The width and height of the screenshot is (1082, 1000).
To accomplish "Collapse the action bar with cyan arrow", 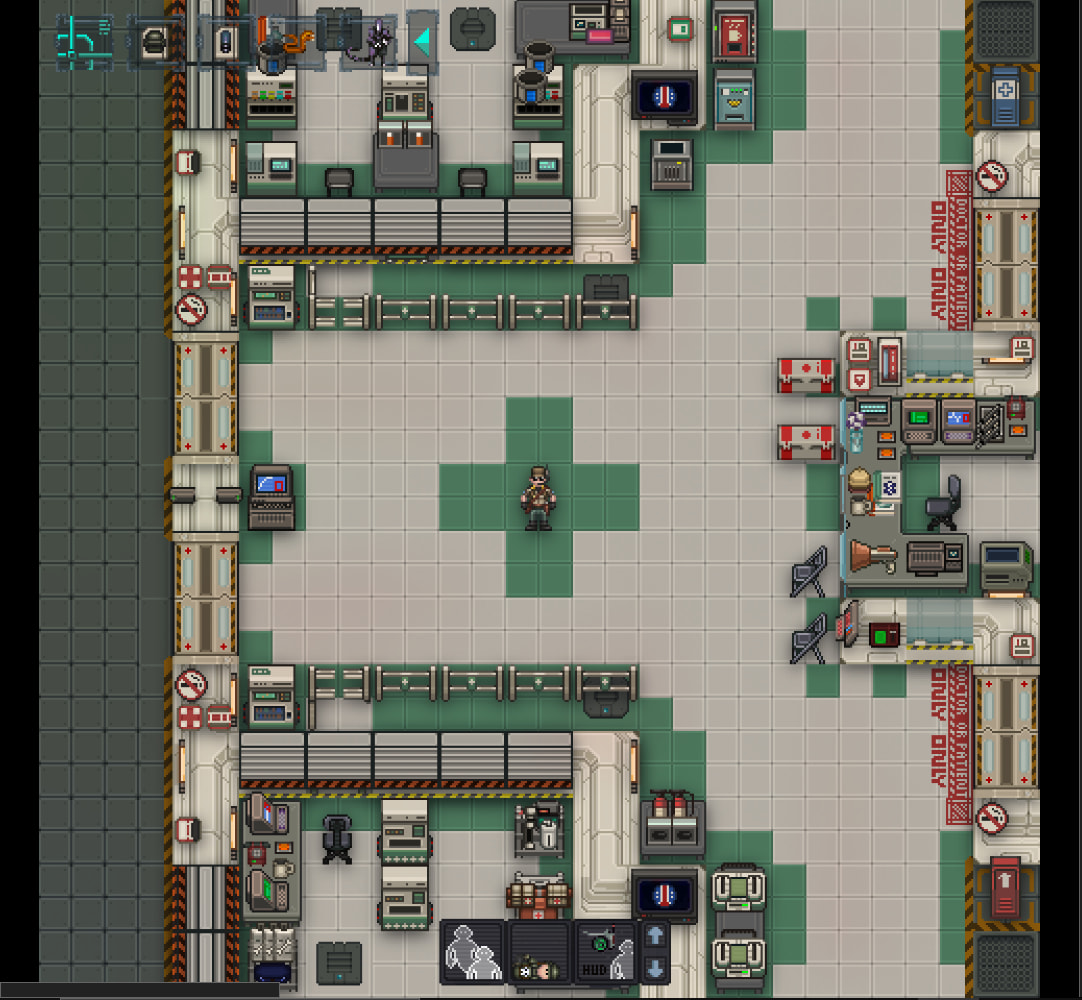I will 422,41.
